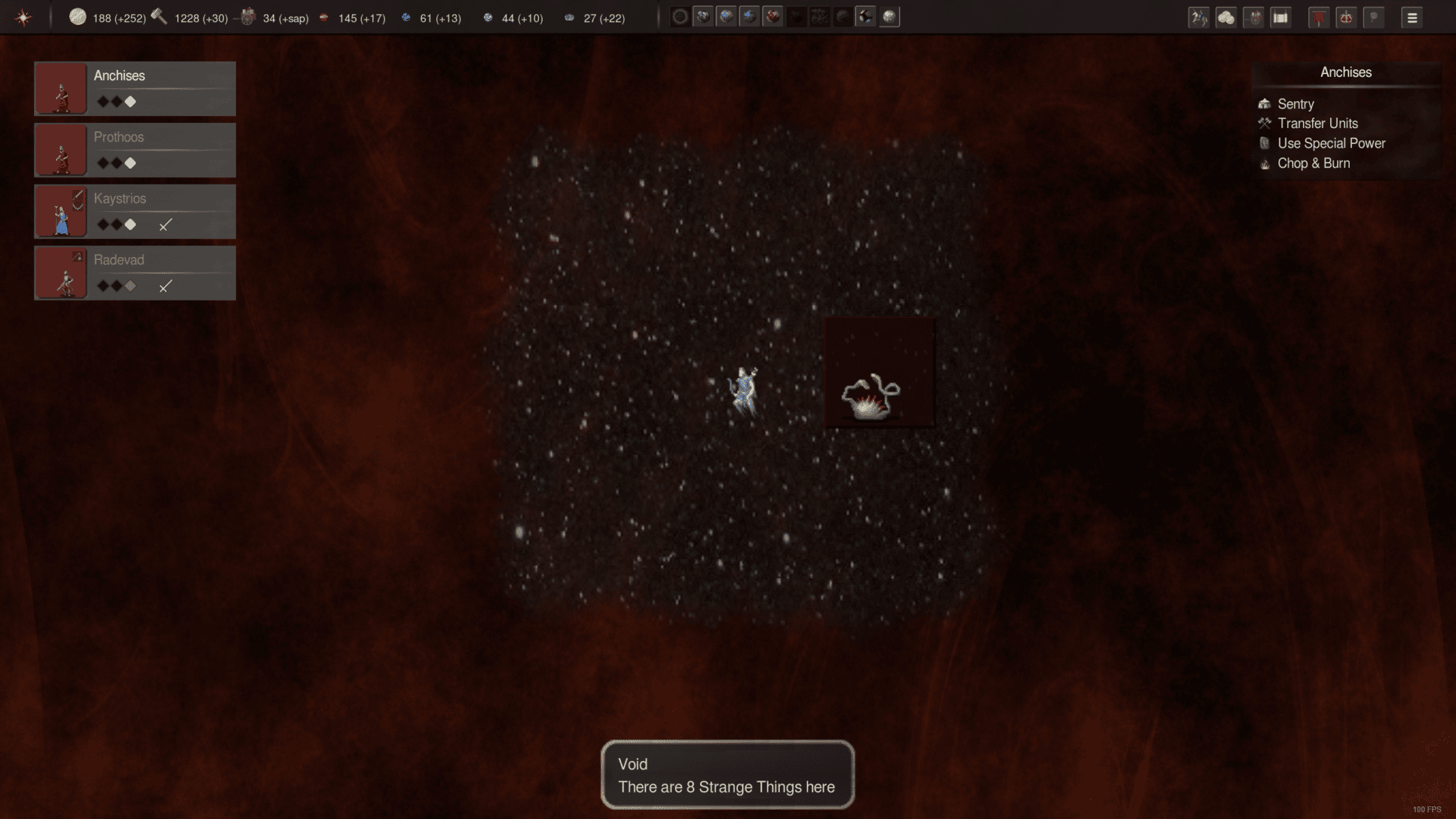
Task: Select the Transfer Units command
Action: [x=1318, y=123]
